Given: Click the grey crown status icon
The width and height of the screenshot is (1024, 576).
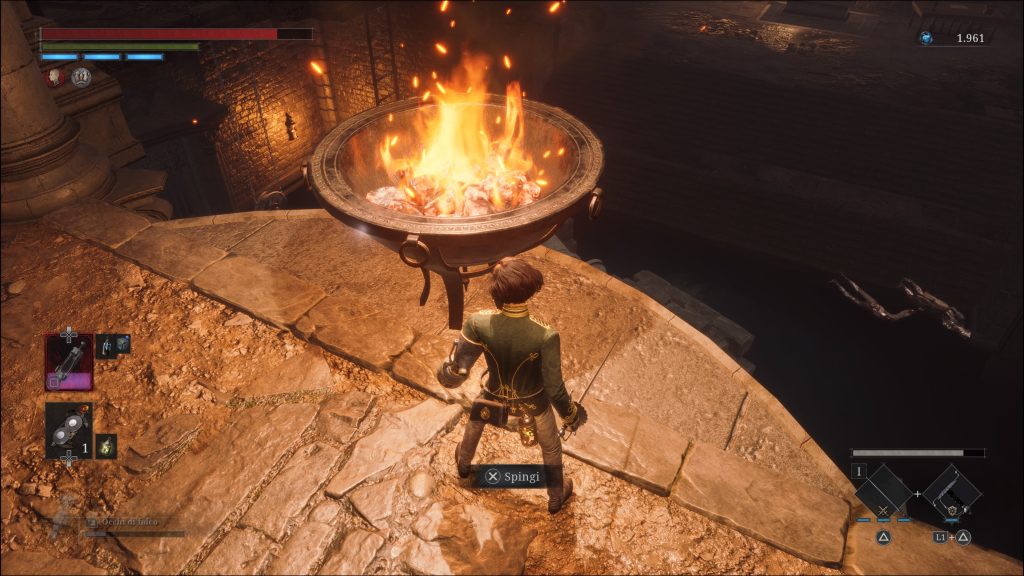Looking at the screenshot, I should click(82, 76).
